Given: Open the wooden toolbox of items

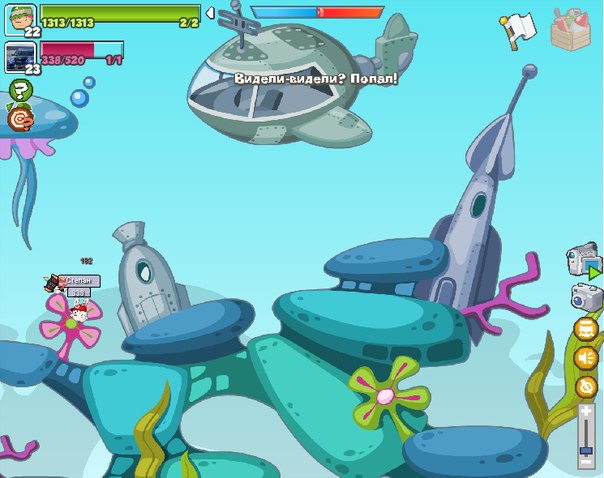Looking at the screenshot, I should coord(571,27).
